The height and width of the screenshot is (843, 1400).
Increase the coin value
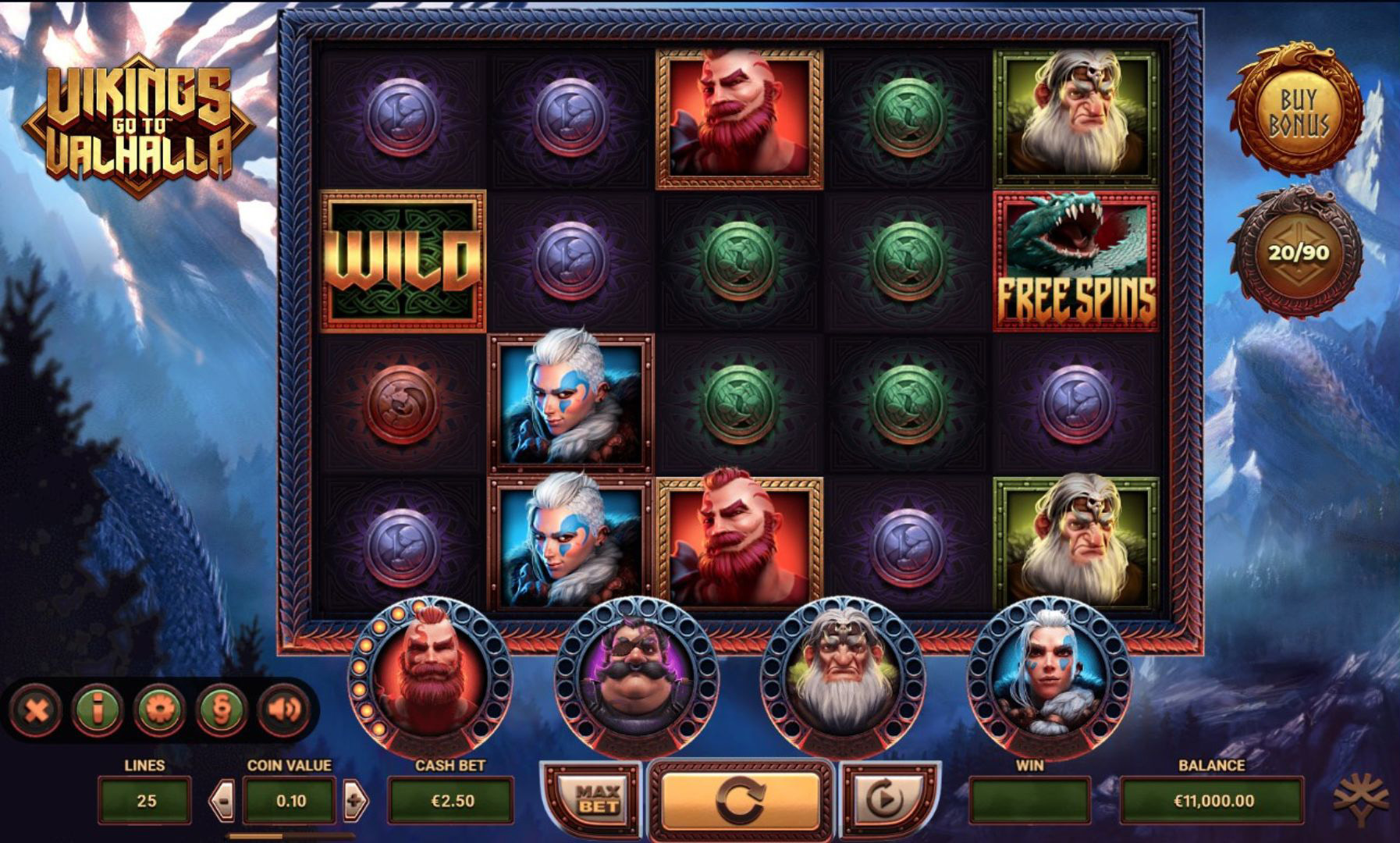(355, 800)
